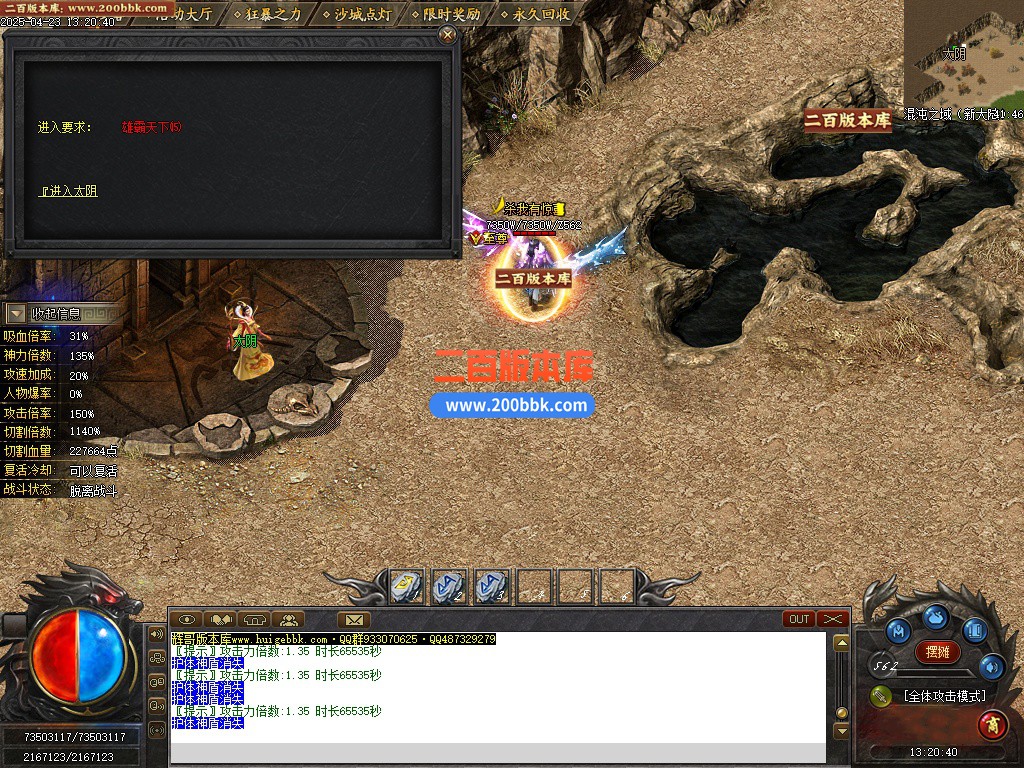Click the OUT button above chat
The width and height of the screenshot is (1024, 768).
799,619
